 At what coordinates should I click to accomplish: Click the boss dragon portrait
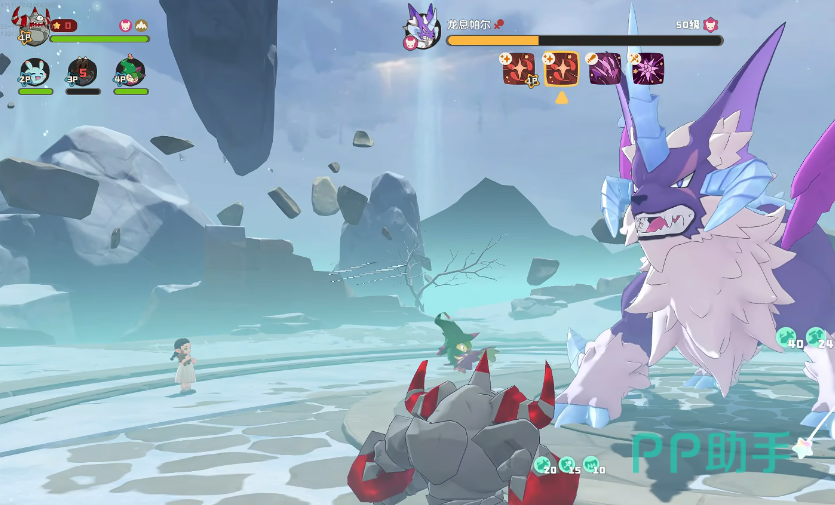tap(421, 26)
